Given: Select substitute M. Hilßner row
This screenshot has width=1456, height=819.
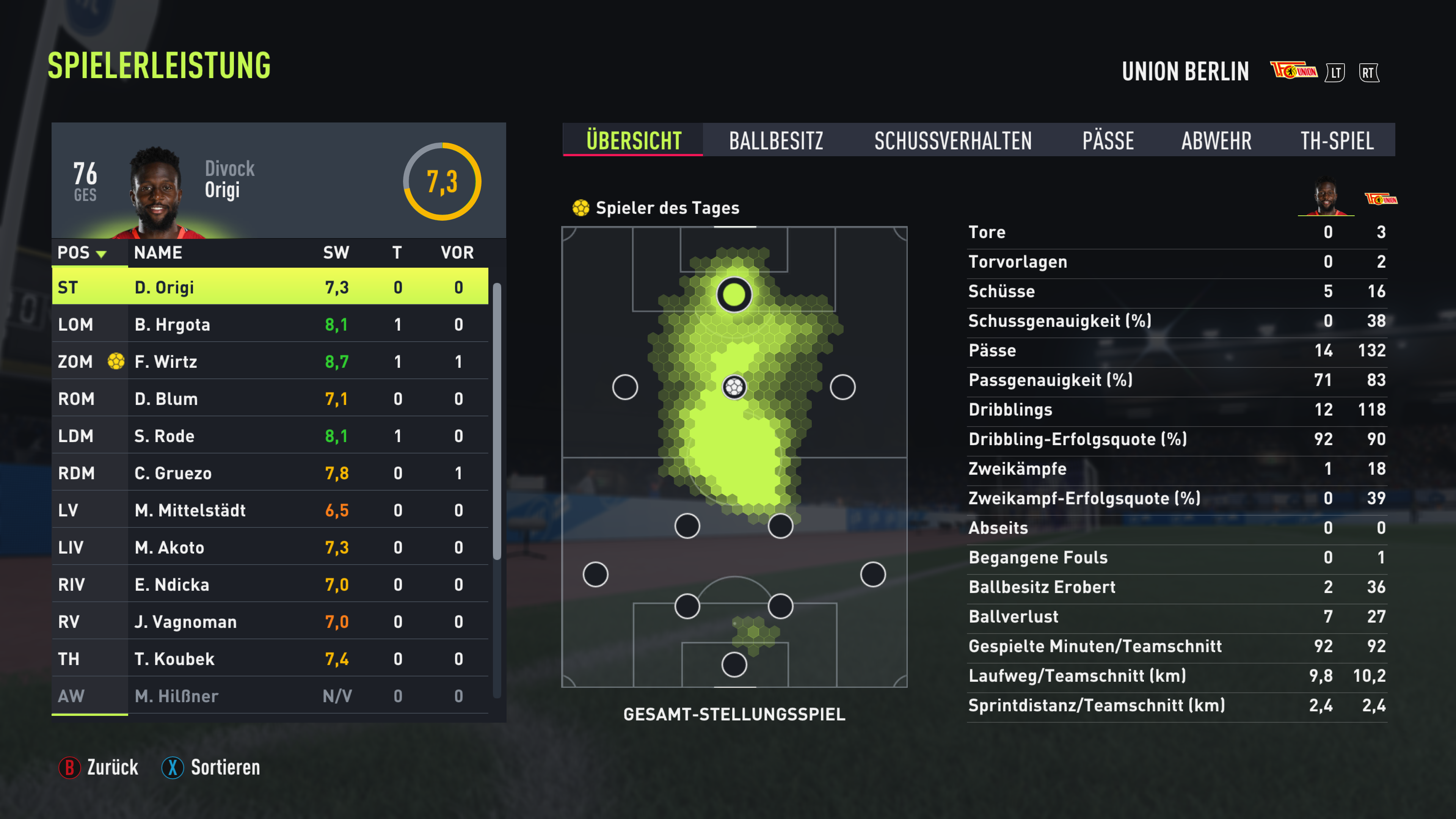Looking at the screenshot, I should coord(270,696).
